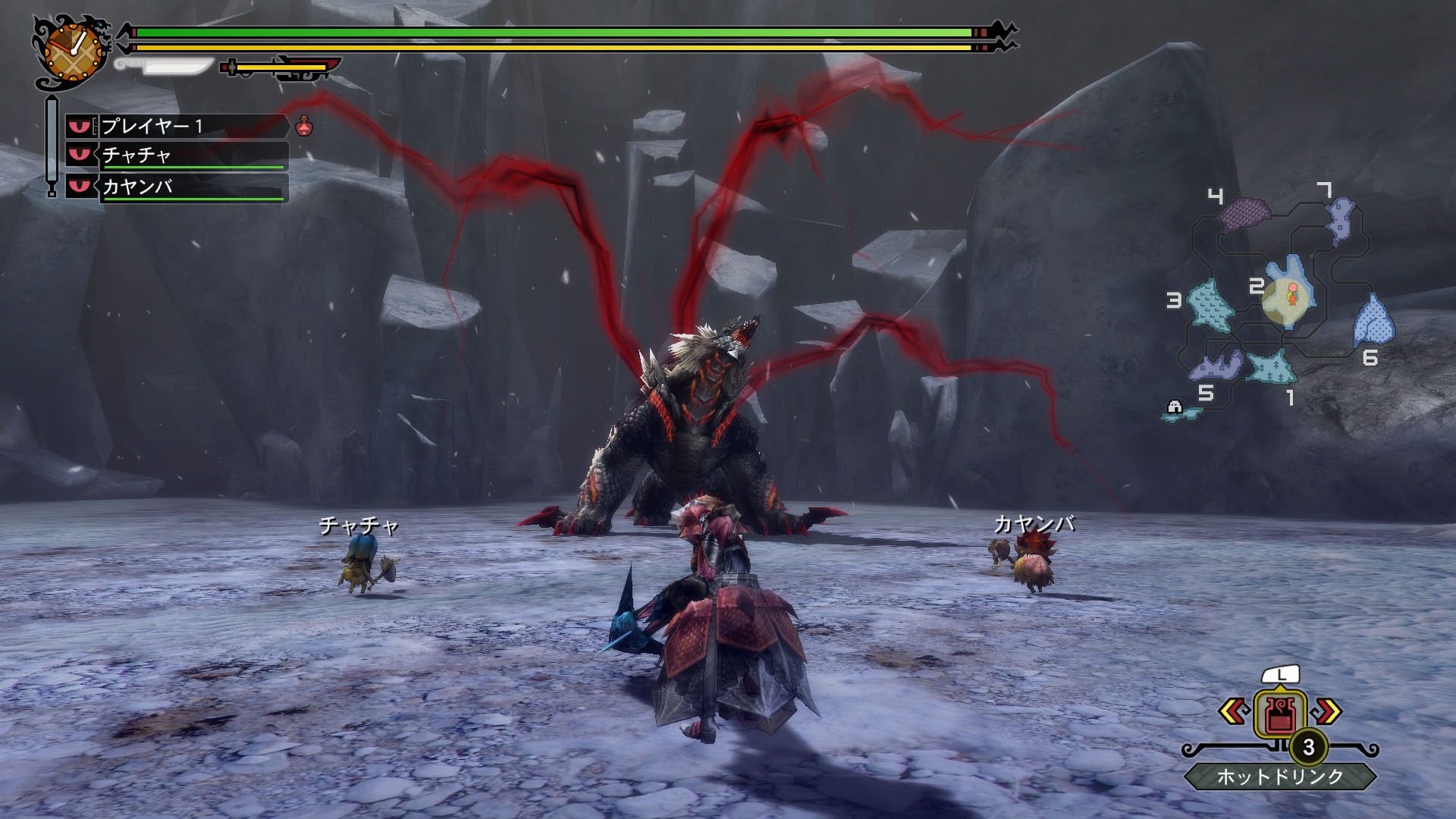Click the quest timer clock icon
Viewport: 1456px width, 819px height.
pyautogui.click(x=73, y=50)
